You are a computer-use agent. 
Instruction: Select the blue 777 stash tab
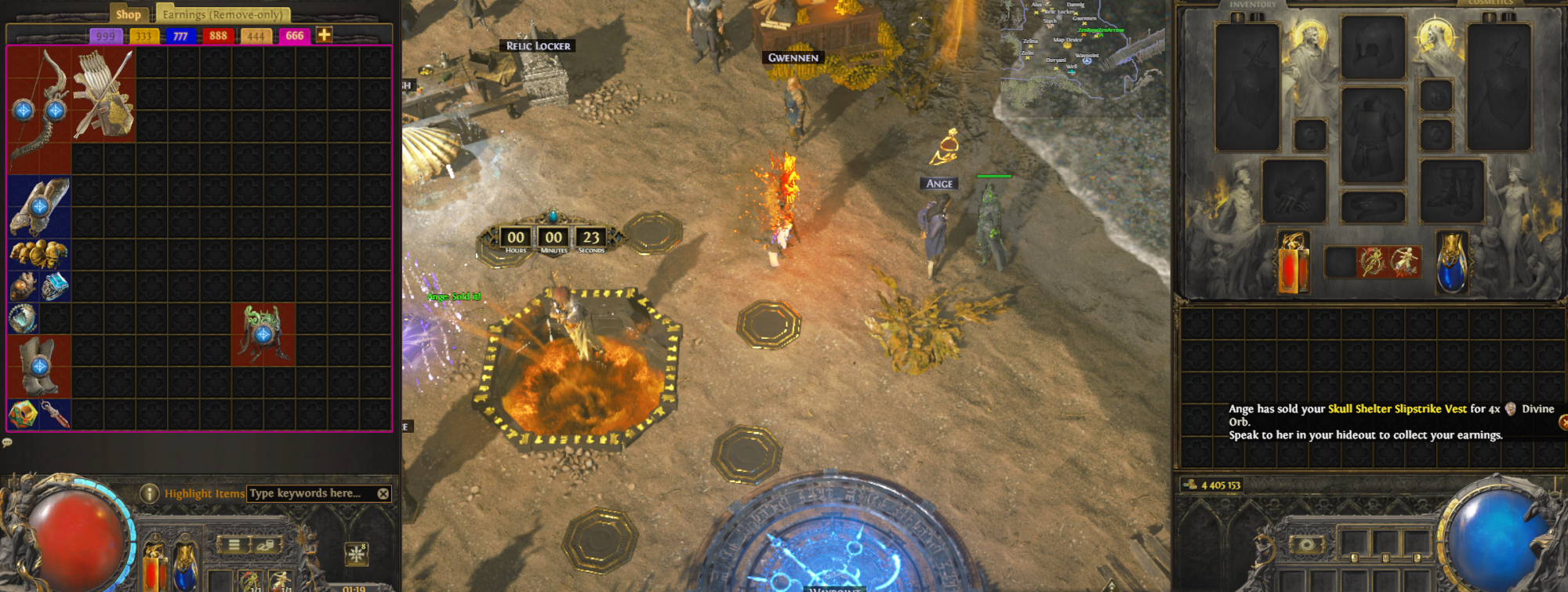click(180, 36)
